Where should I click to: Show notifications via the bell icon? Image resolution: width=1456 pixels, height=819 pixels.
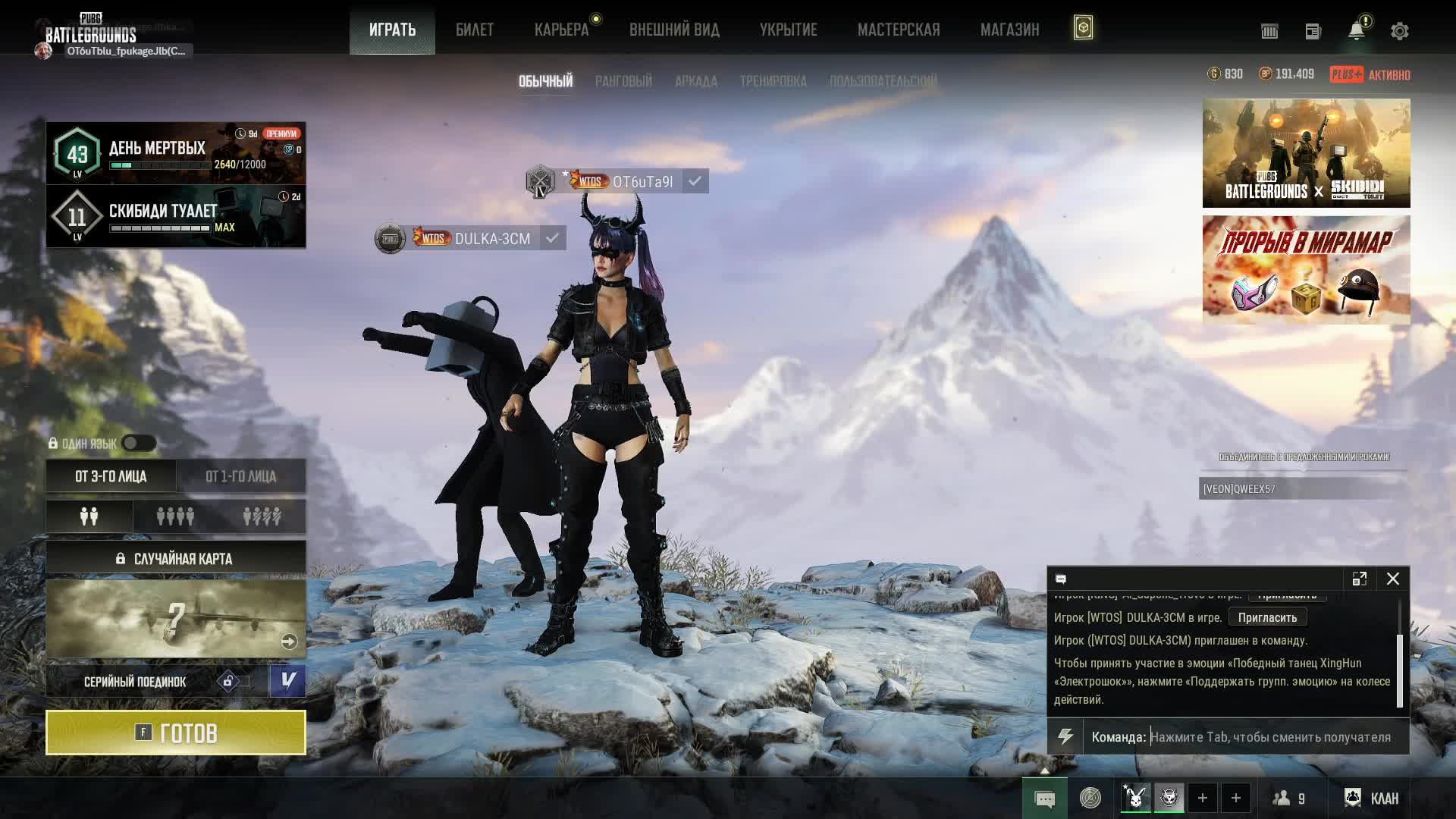[x=1356, y=31]
